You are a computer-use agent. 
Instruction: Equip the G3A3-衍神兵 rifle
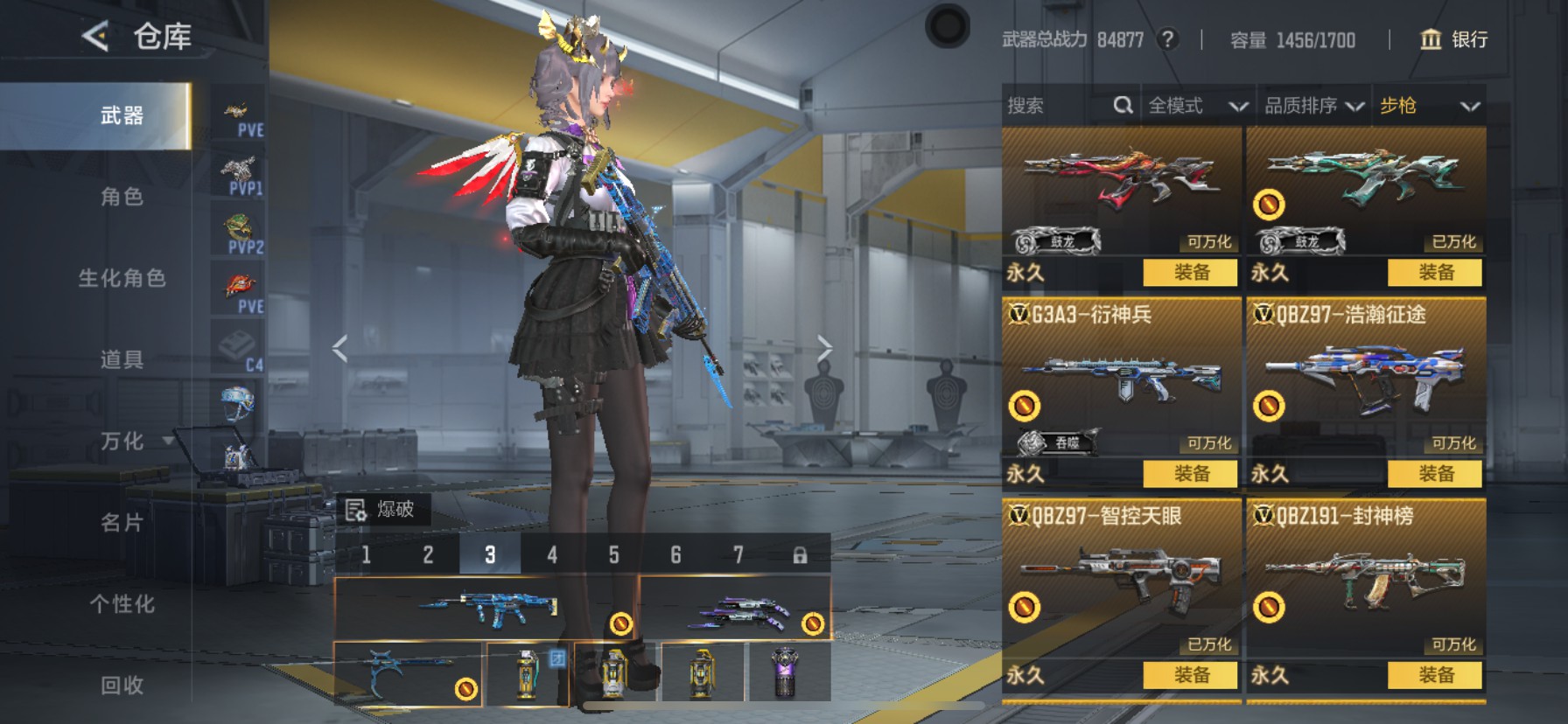pyautogui.click(x=1190, y=474)
